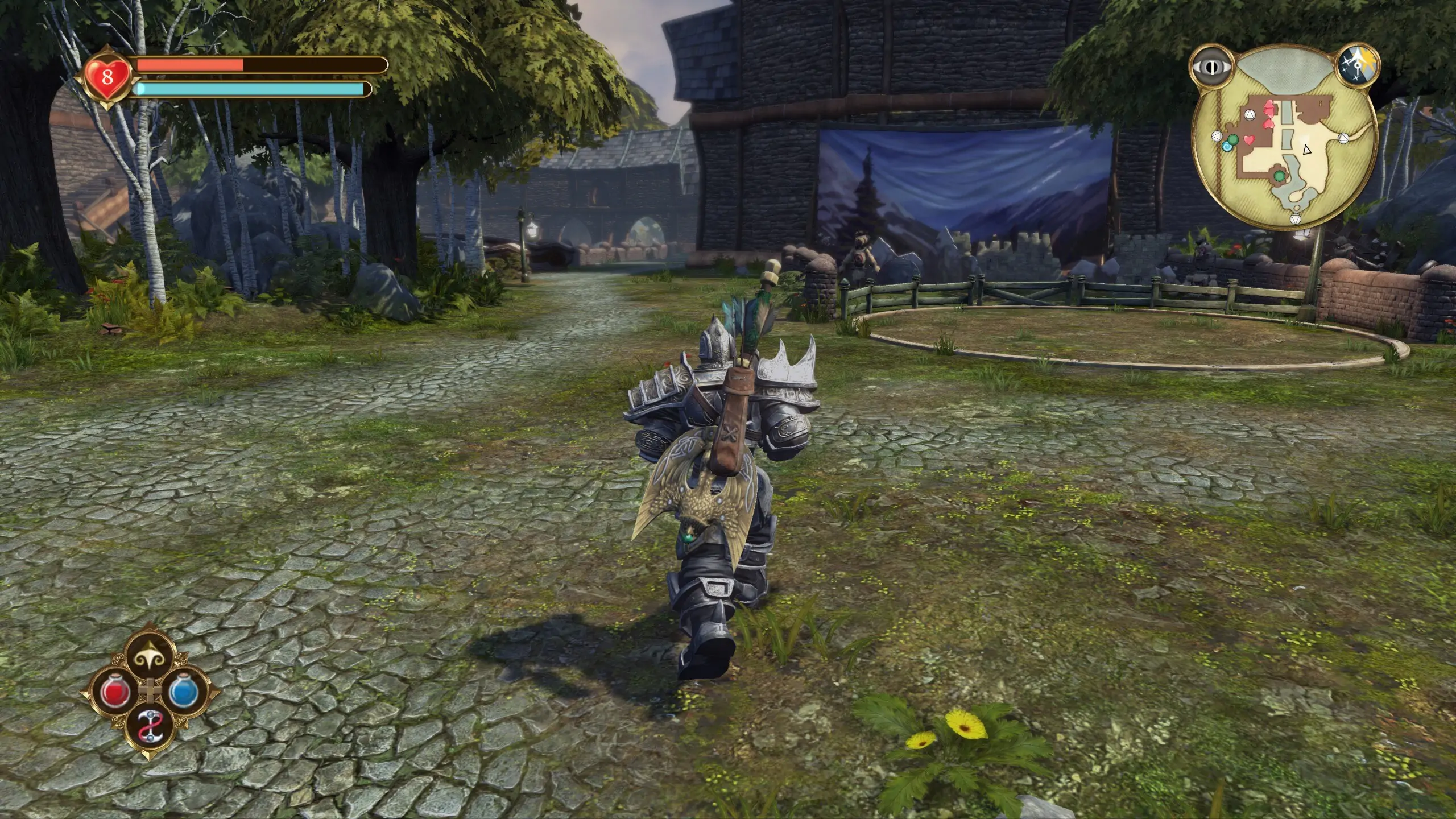Toggle the west exit marker on the minimap
The height and width of the screenshot is (819, 1456).
tap(1217, 137)
